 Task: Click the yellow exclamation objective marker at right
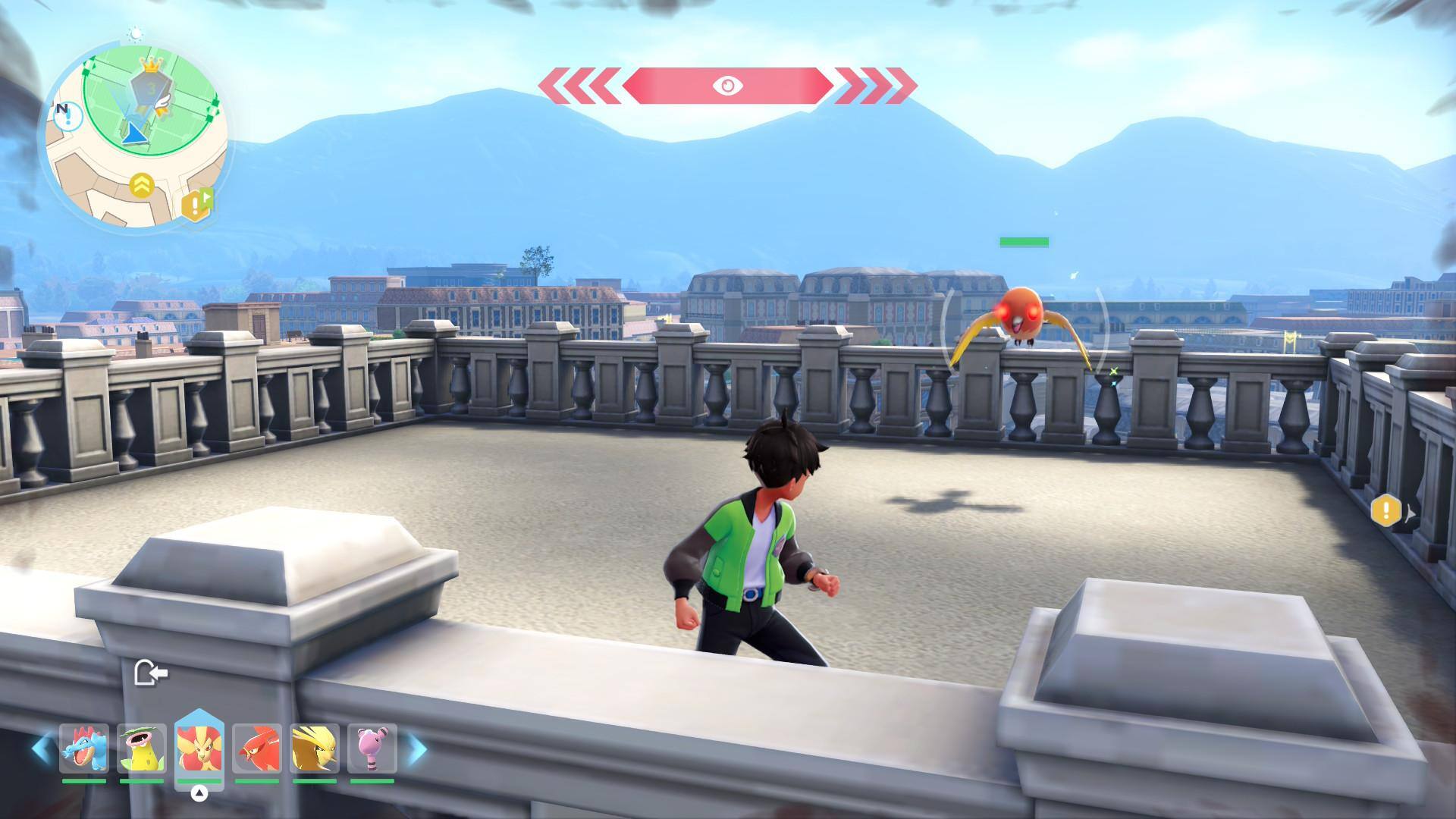pos(1386,510)
